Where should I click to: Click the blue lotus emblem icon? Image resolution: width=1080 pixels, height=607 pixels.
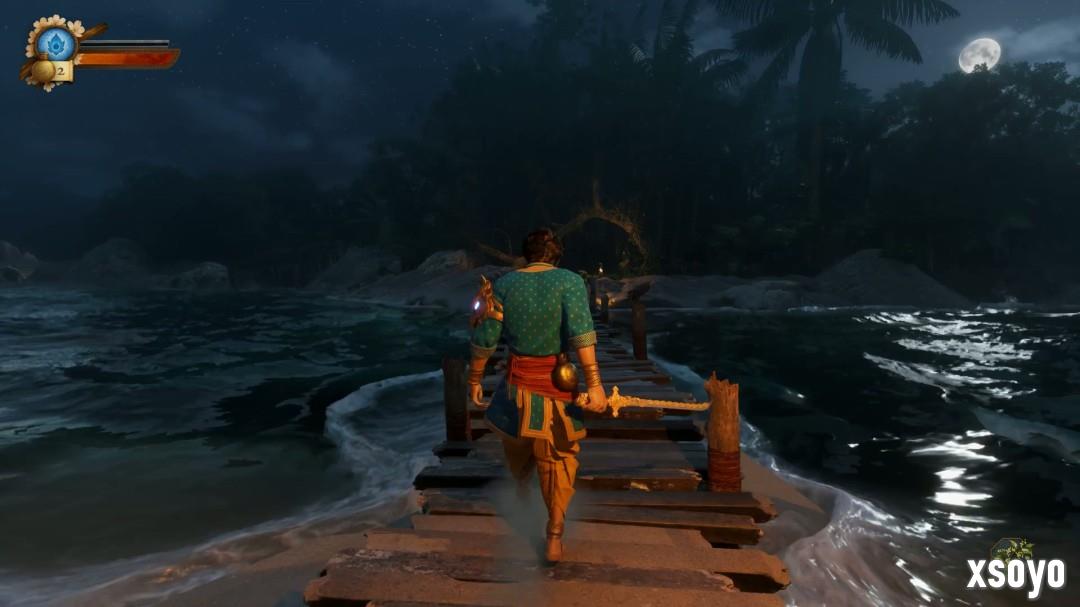(x=56, y=43)
